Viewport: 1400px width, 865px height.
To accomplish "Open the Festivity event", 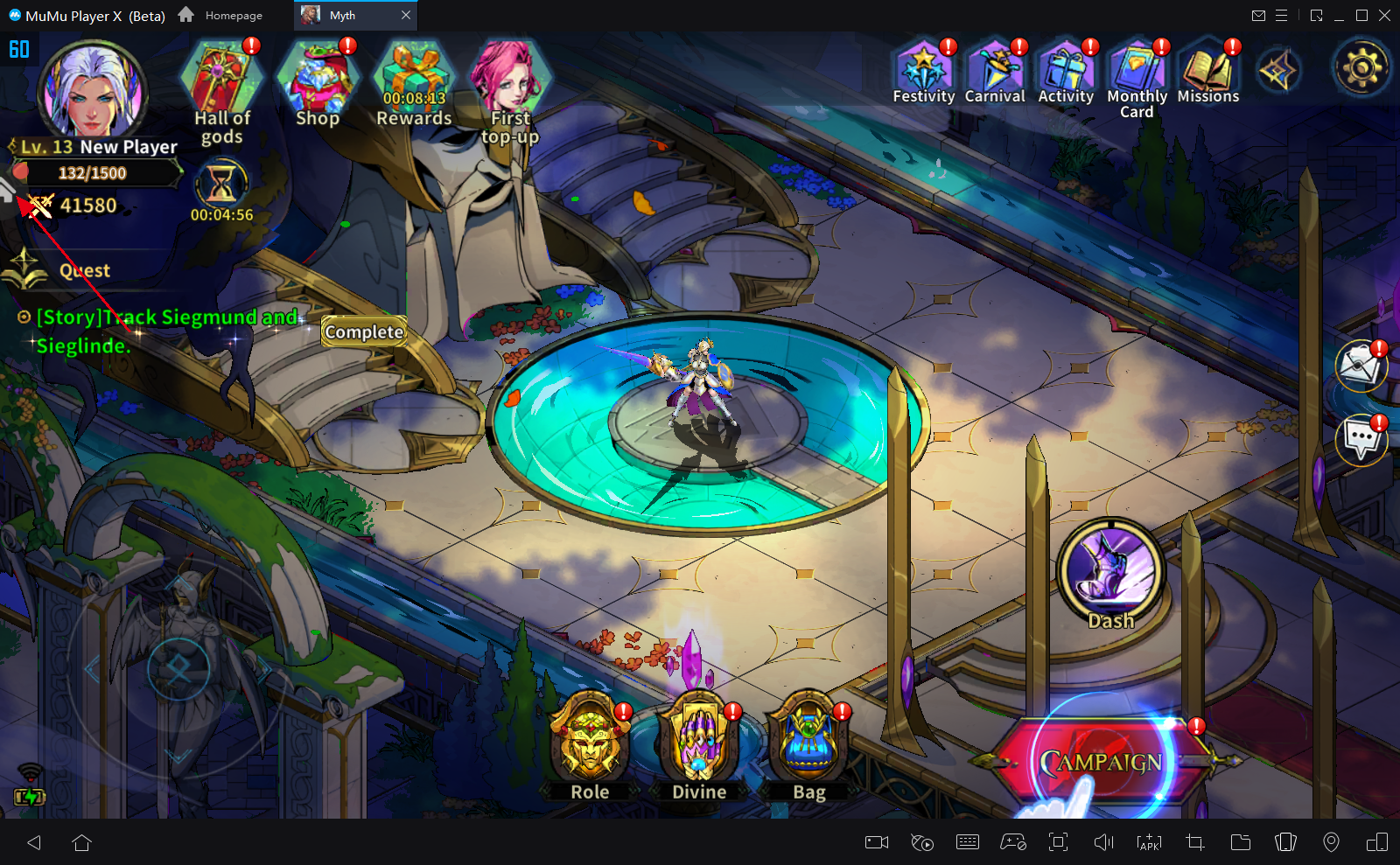I will tap(923, 68).
